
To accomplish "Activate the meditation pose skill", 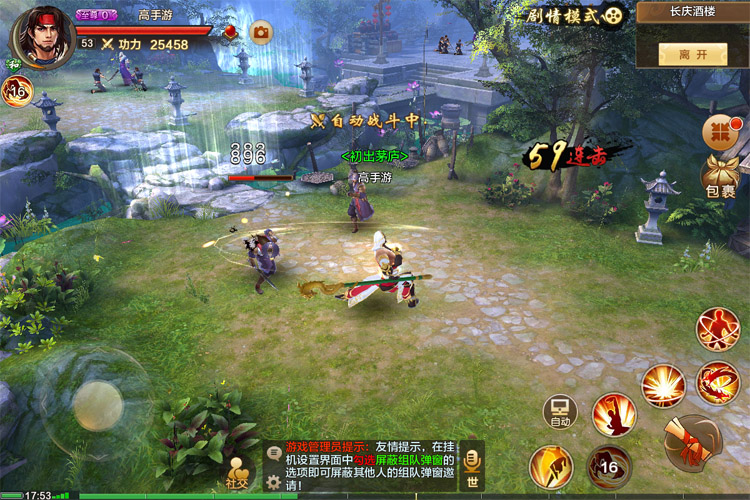I will pos(717,328).
